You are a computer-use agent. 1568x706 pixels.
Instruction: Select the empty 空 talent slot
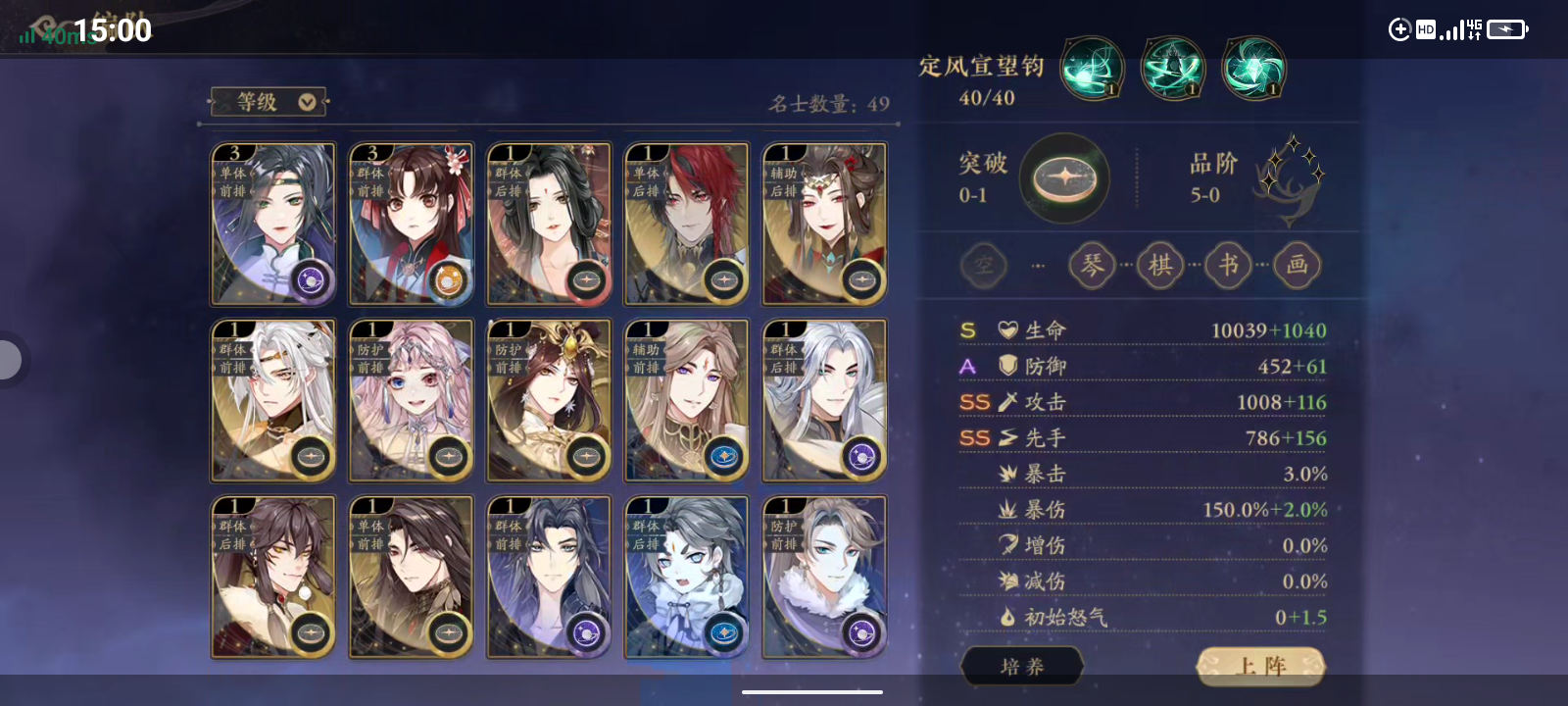click(x=983, y=265)
